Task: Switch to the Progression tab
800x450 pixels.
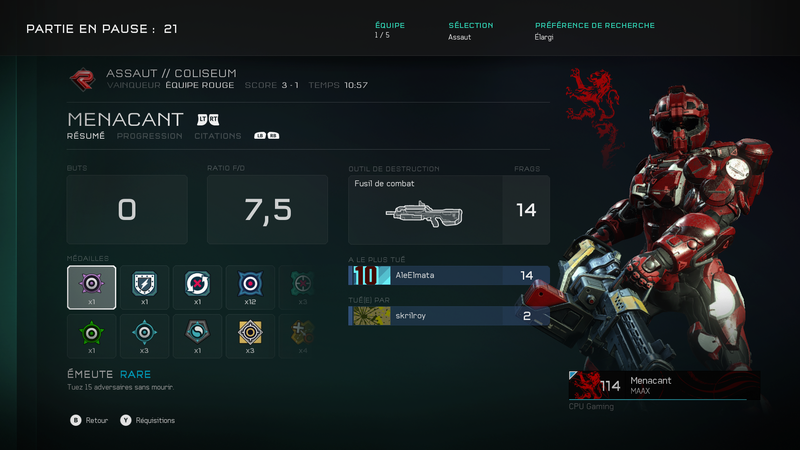Action: 149,136
